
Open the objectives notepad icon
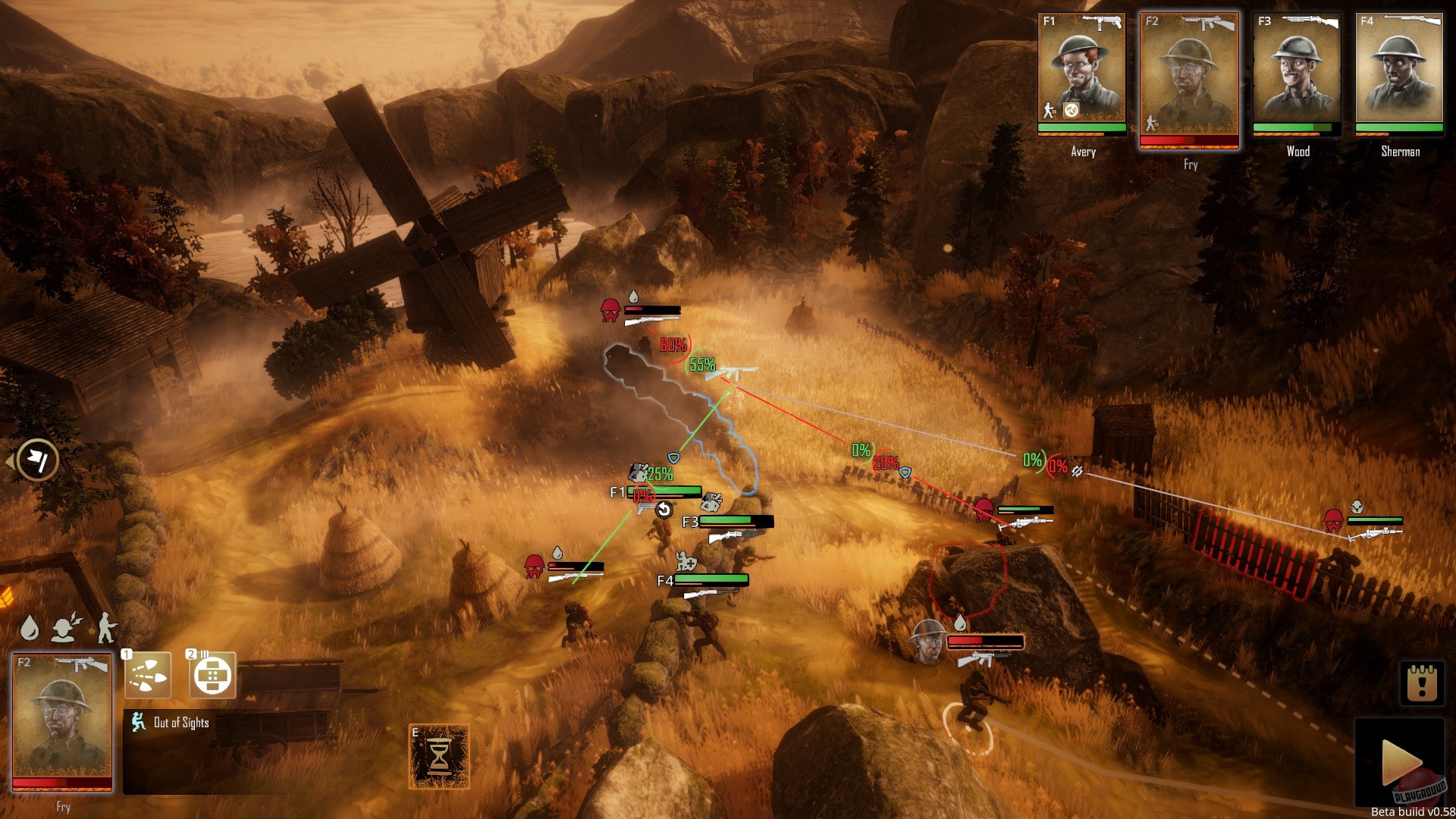pyautogui.click(x=1422, y=683)
